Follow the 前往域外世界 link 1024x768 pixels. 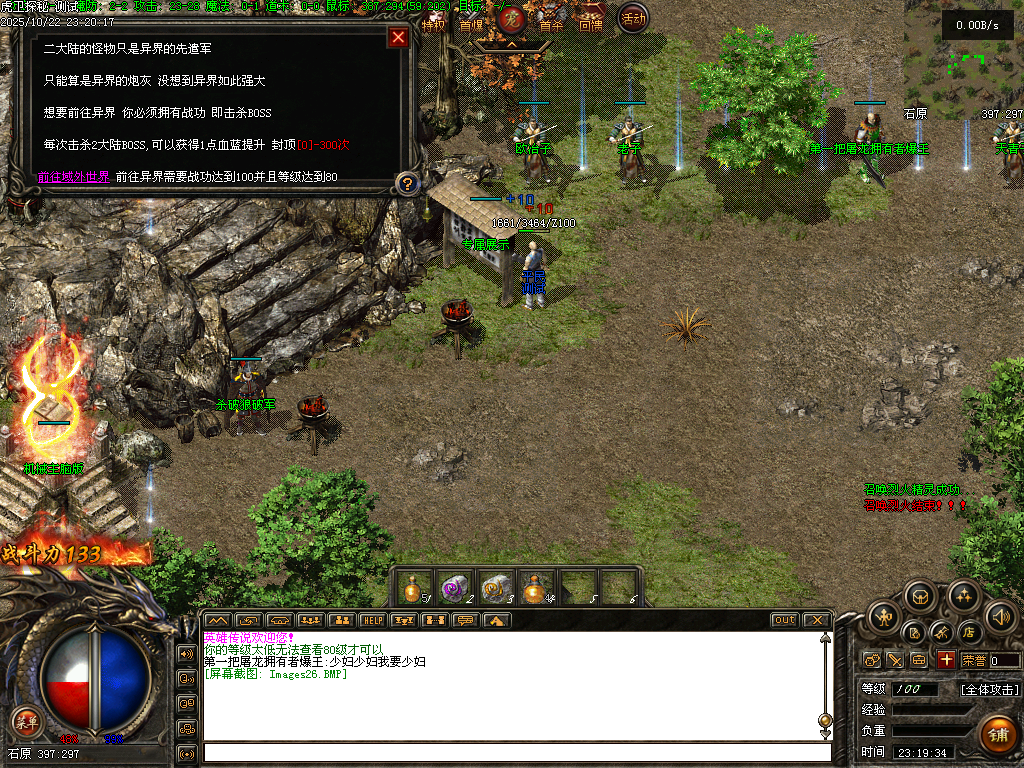pos(74,176)
